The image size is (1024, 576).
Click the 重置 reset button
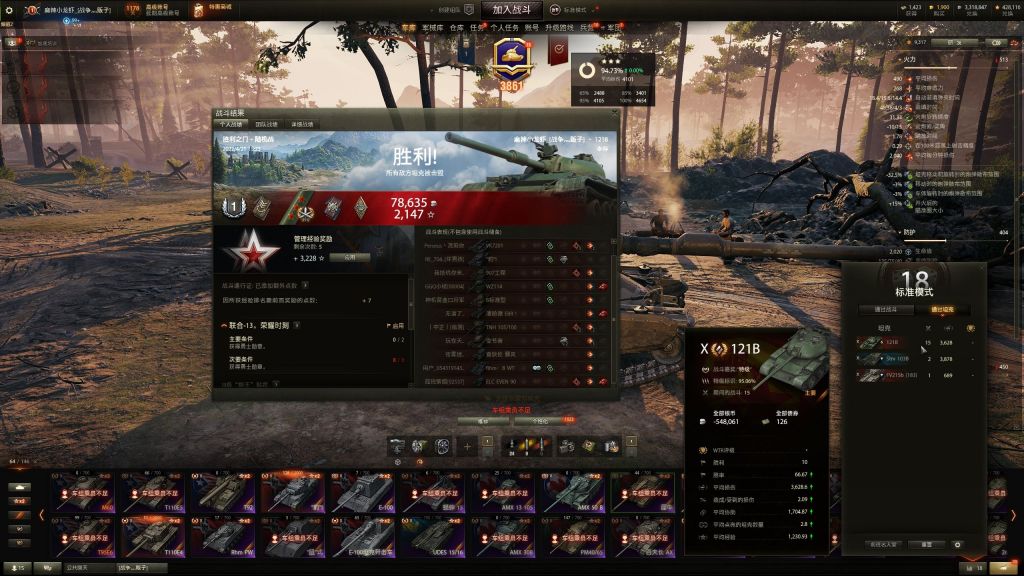(x=926, y=544)
